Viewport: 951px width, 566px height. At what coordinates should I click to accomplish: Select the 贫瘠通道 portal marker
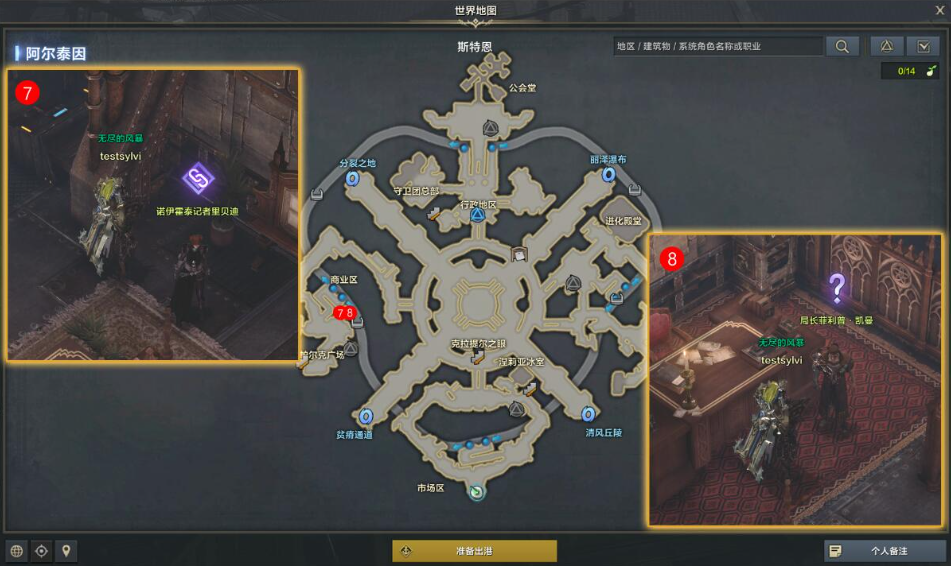point(366,416)
